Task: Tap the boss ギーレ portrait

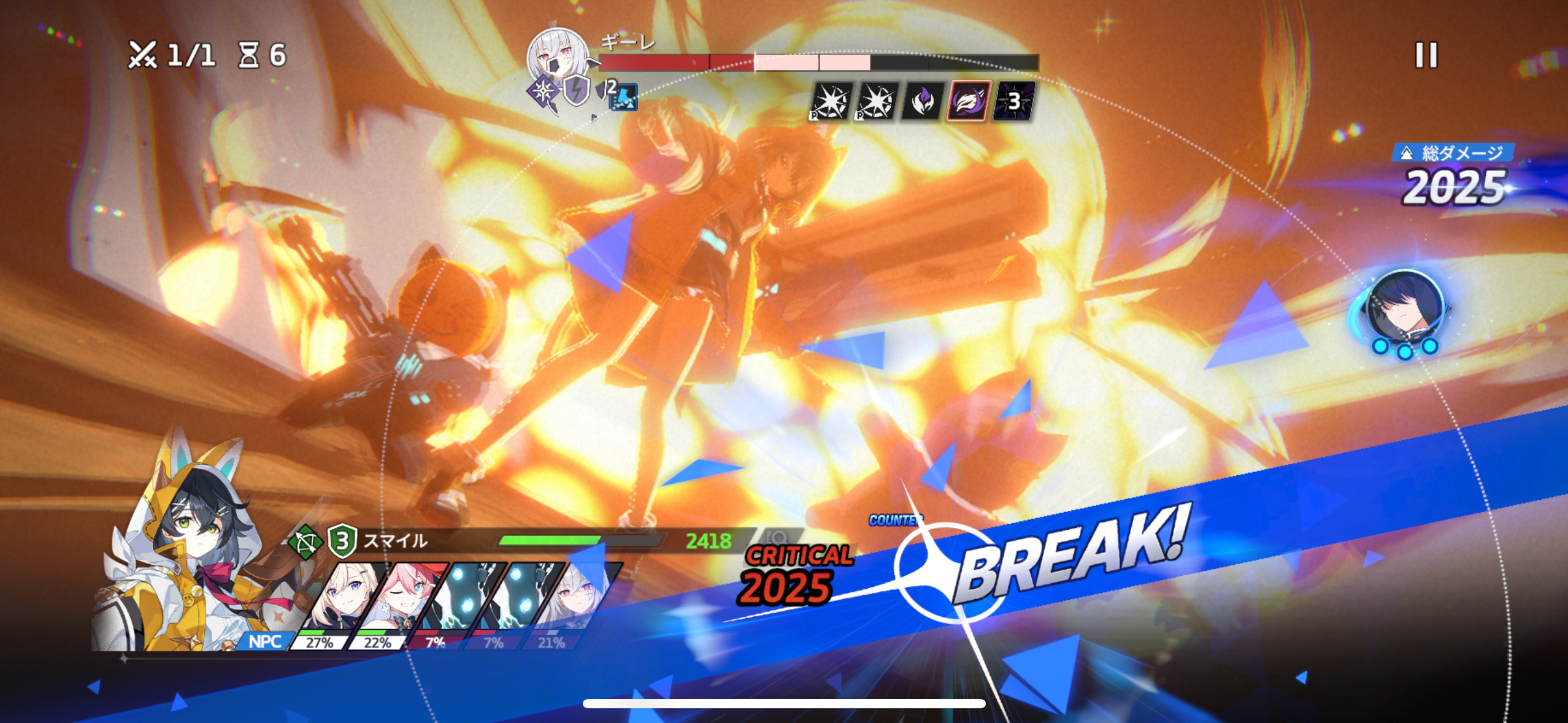Action: (557, 57)
